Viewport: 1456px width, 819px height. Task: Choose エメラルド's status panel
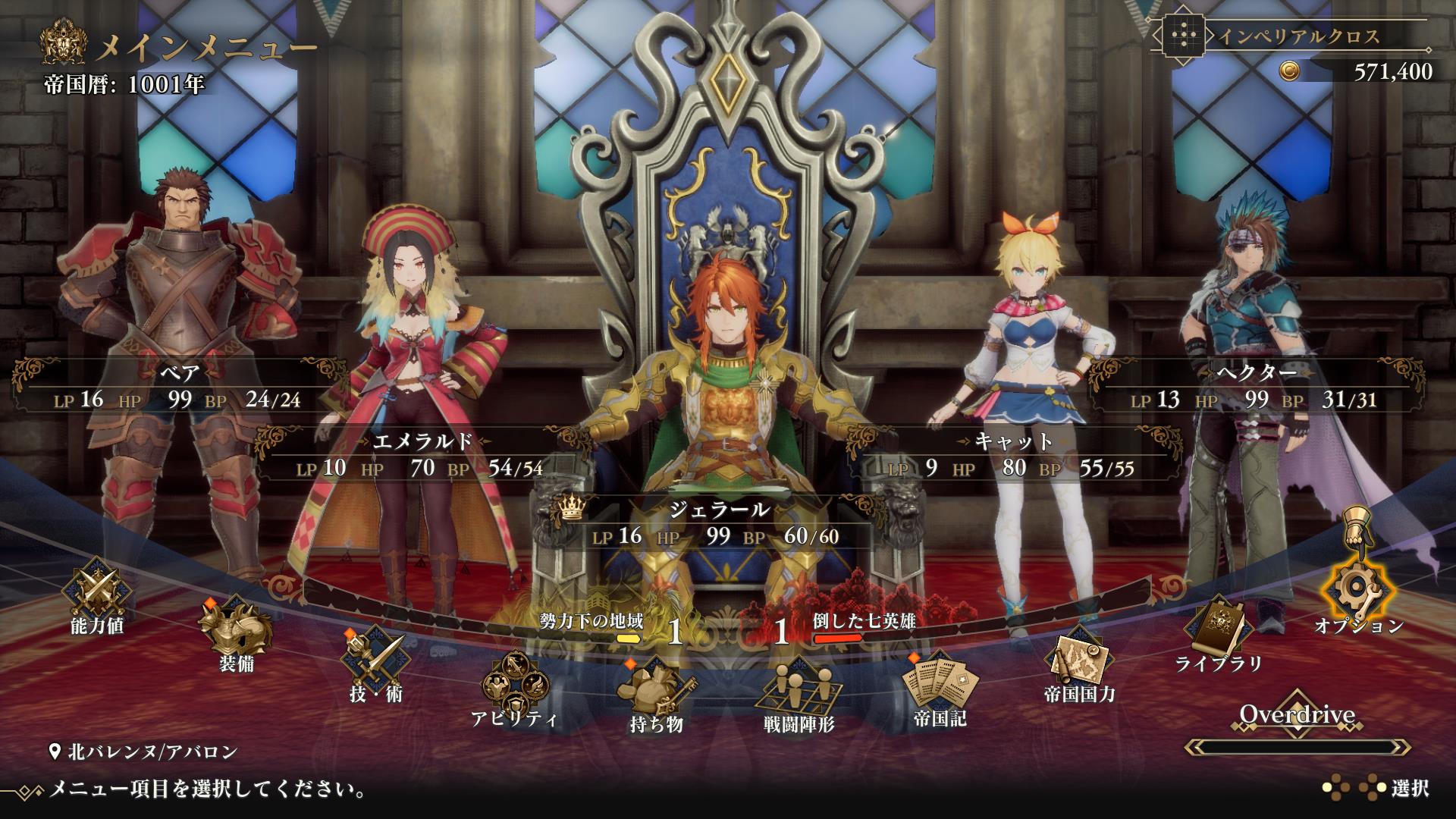pyautogui.click(x=422, y=455)
